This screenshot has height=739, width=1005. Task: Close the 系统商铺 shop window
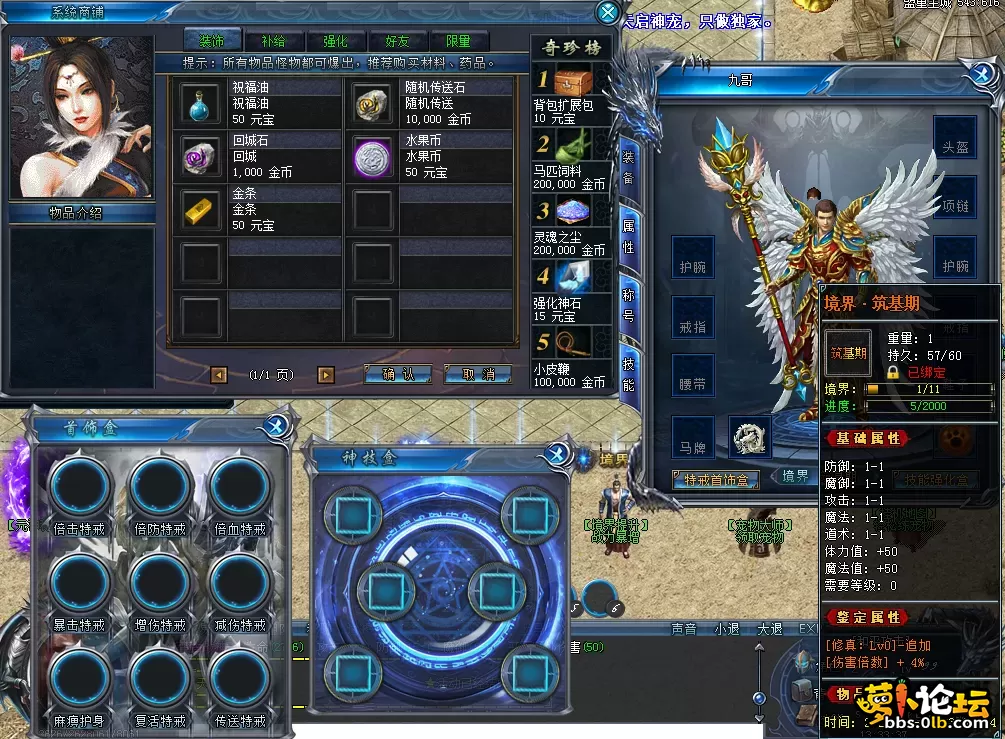pos(607,13)
